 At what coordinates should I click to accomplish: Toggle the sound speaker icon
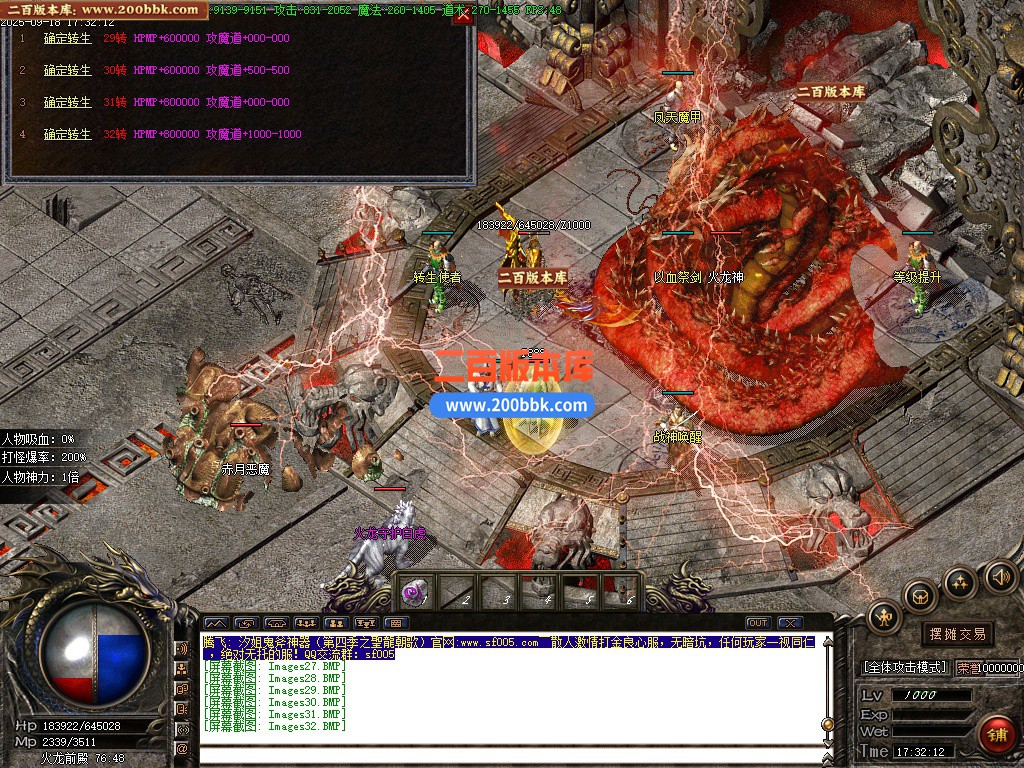[x=1000, y=576]
